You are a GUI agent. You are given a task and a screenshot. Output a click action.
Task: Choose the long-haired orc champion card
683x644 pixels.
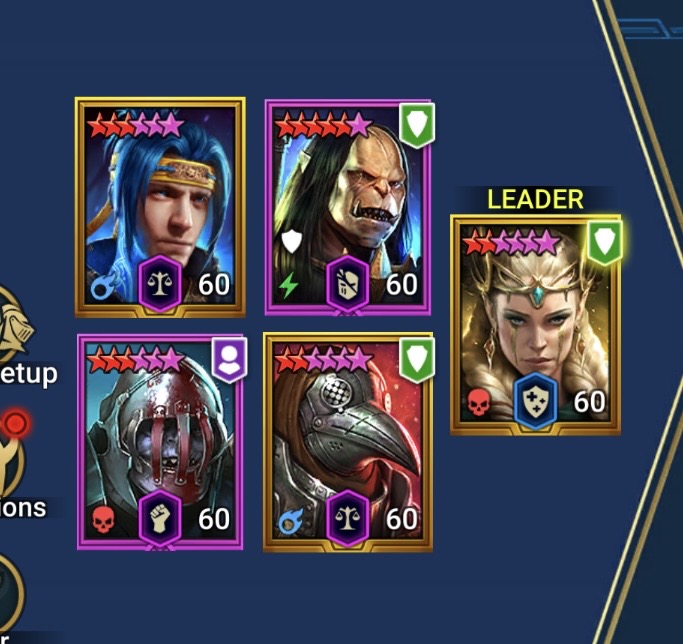[348, 207]
